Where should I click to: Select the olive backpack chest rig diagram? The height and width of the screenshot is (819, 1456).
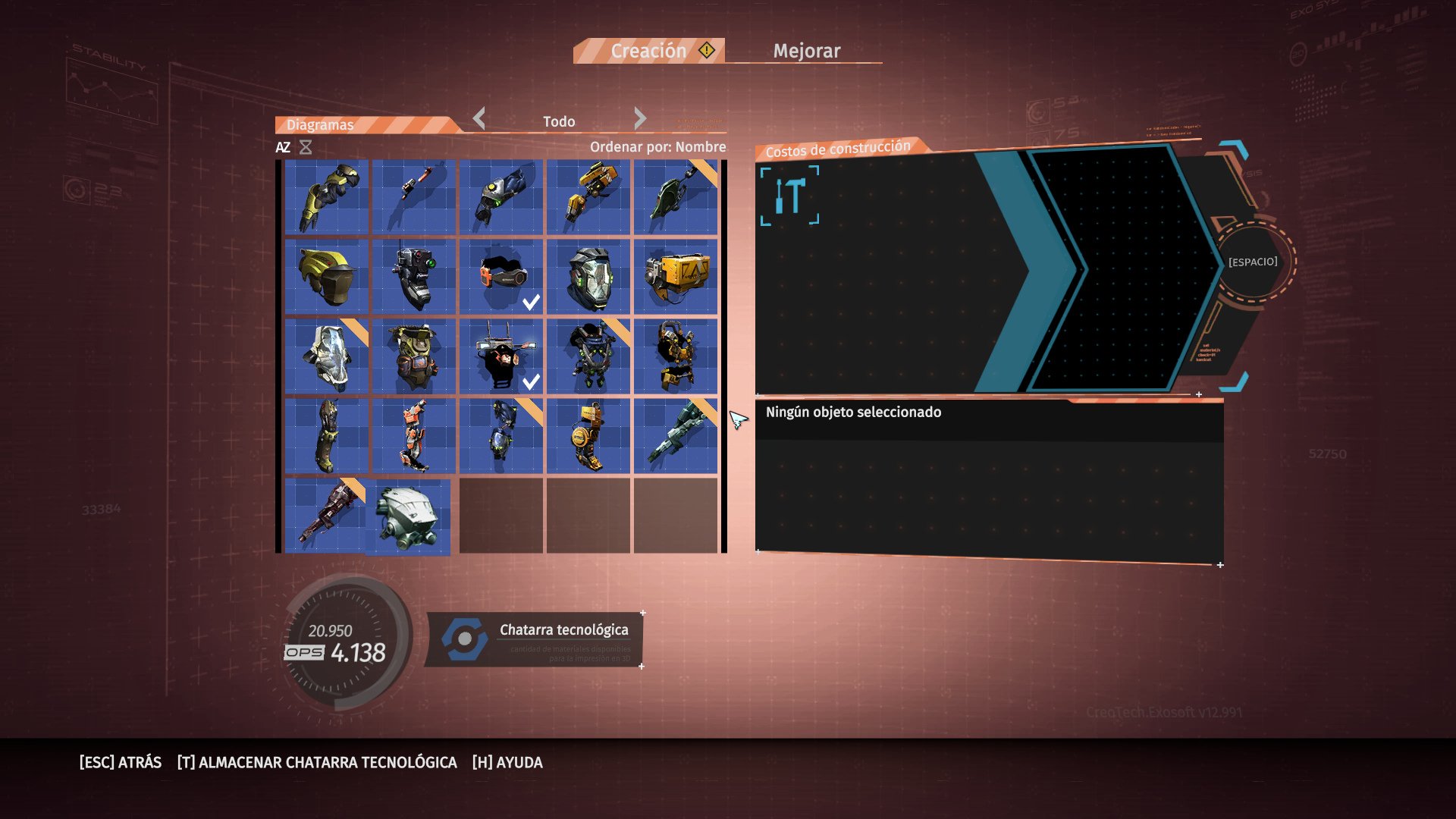point(414,356)
